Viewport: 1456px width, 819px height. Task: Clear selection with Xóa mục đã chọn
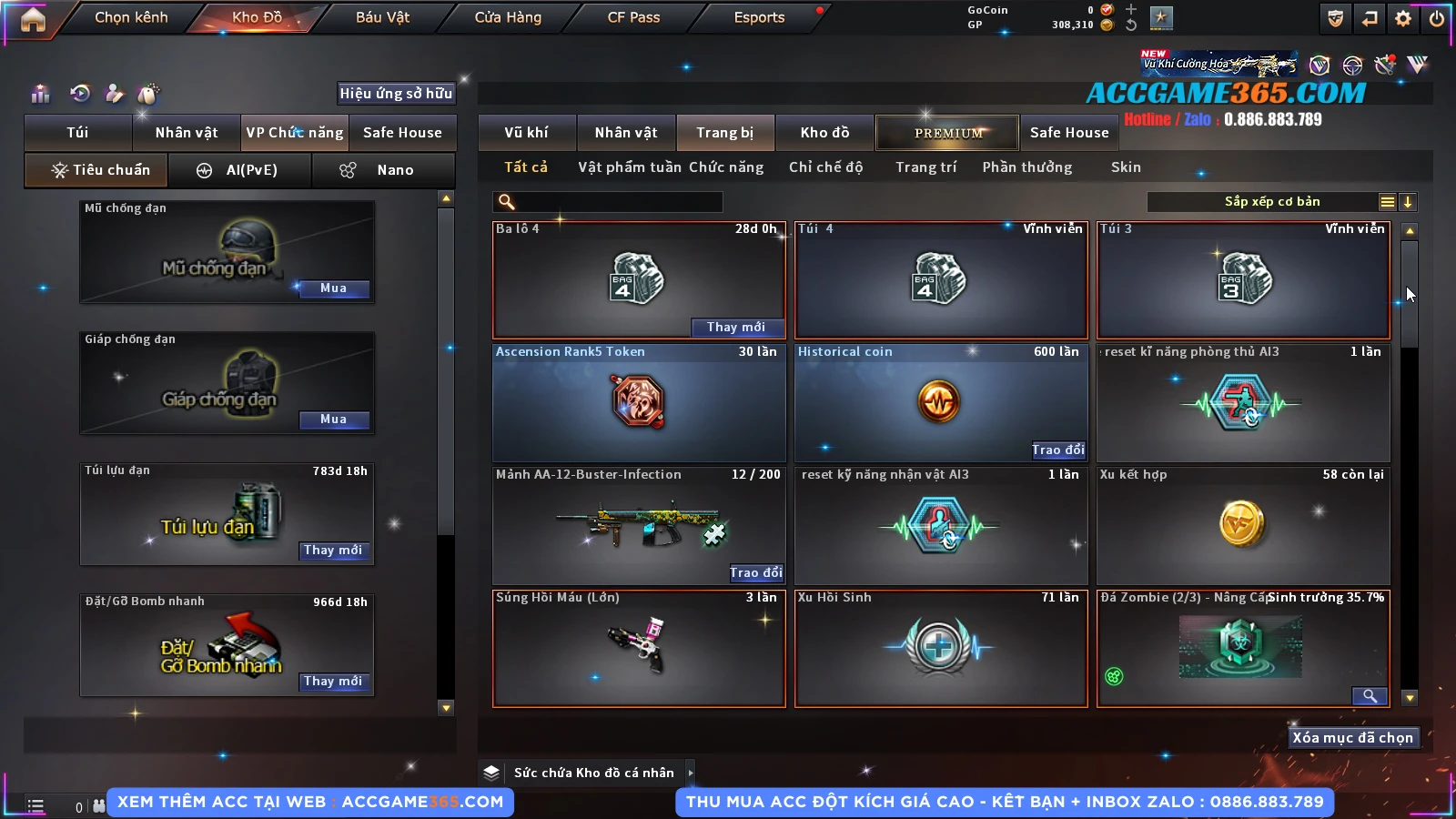(x=1352, y=738)
